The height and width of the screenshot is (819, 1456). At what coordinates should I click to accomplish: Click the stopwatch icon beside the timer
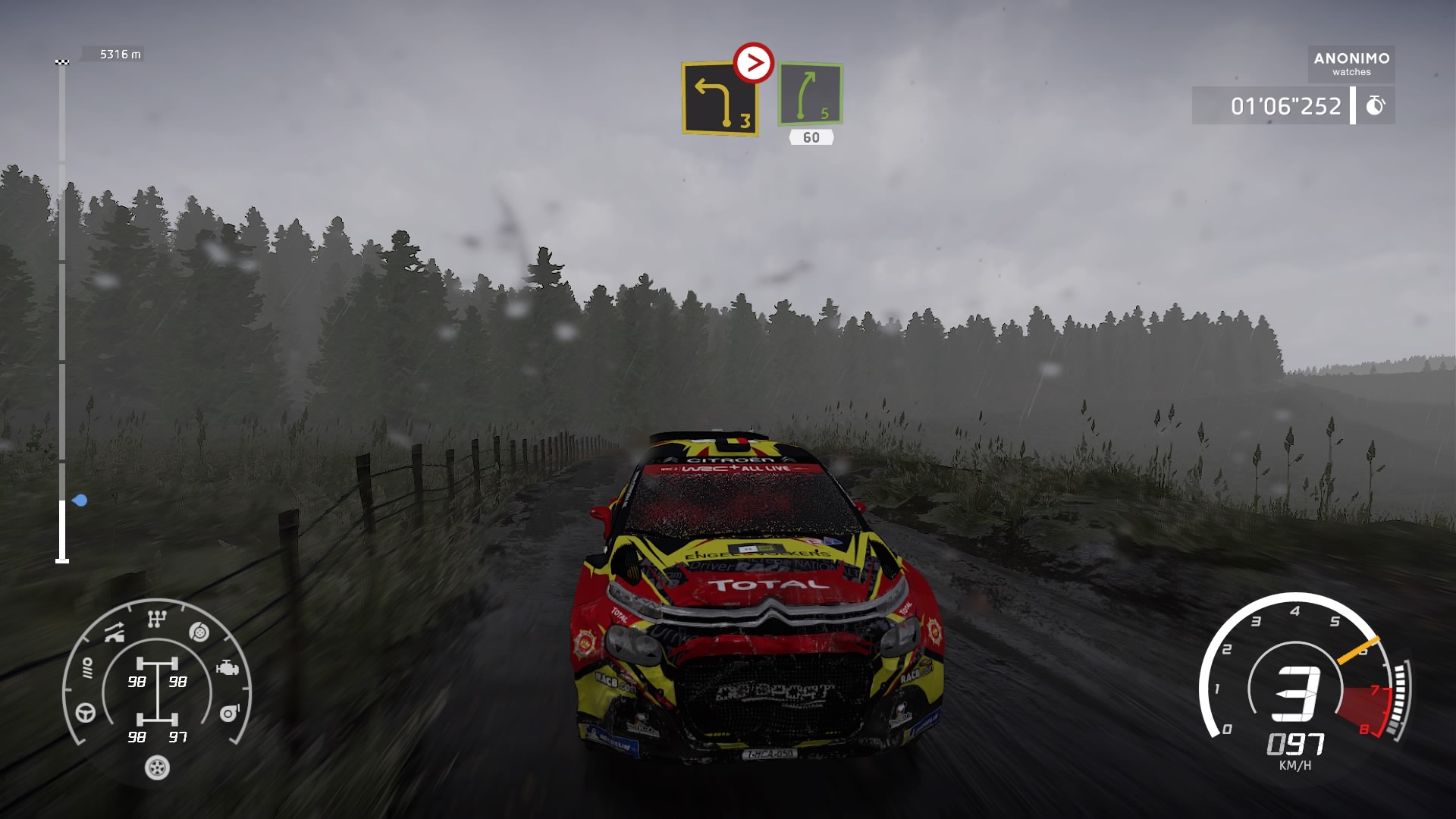1375,105
